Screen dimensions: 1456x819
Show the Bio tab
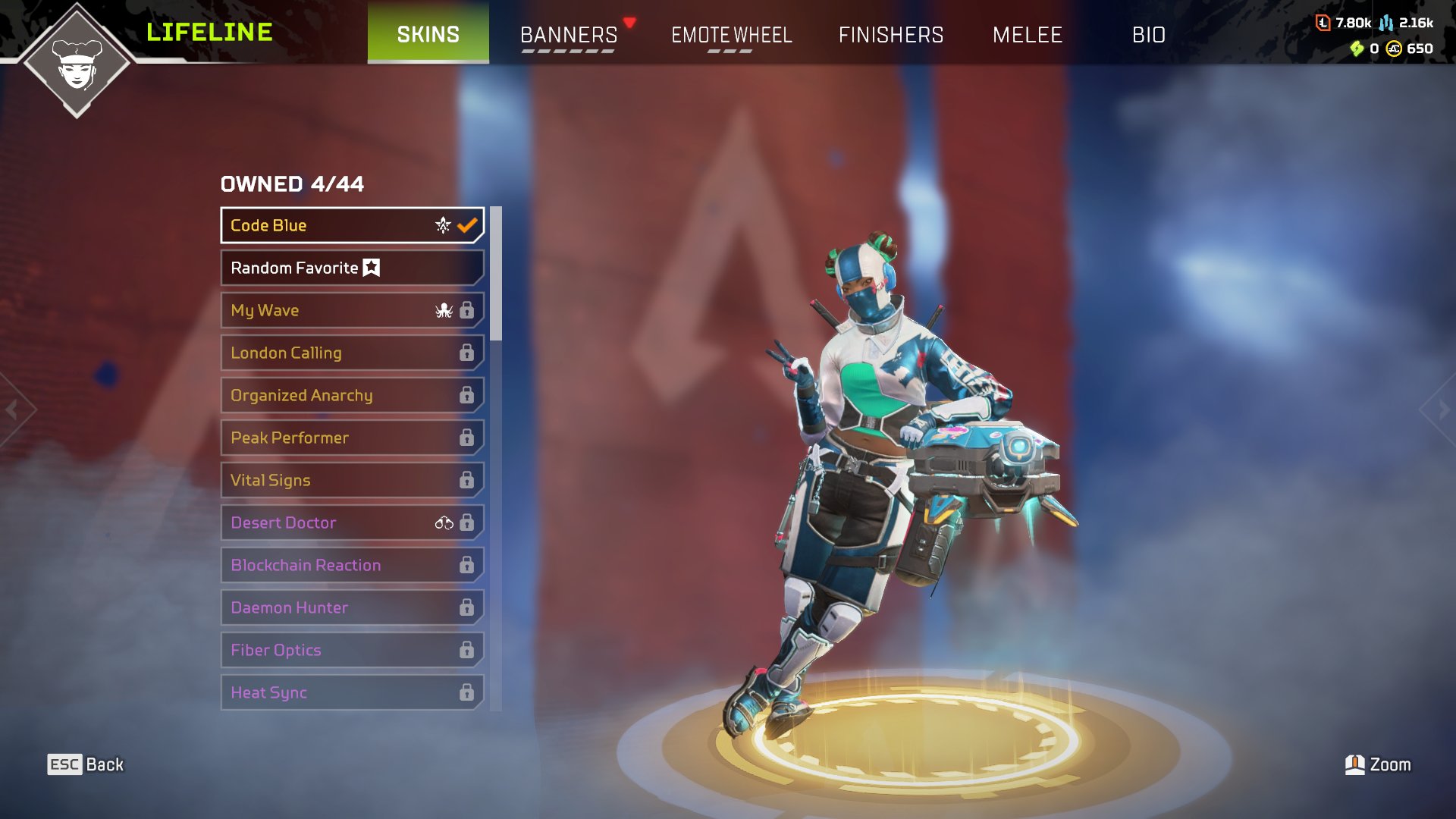[x=1148, y=35]
